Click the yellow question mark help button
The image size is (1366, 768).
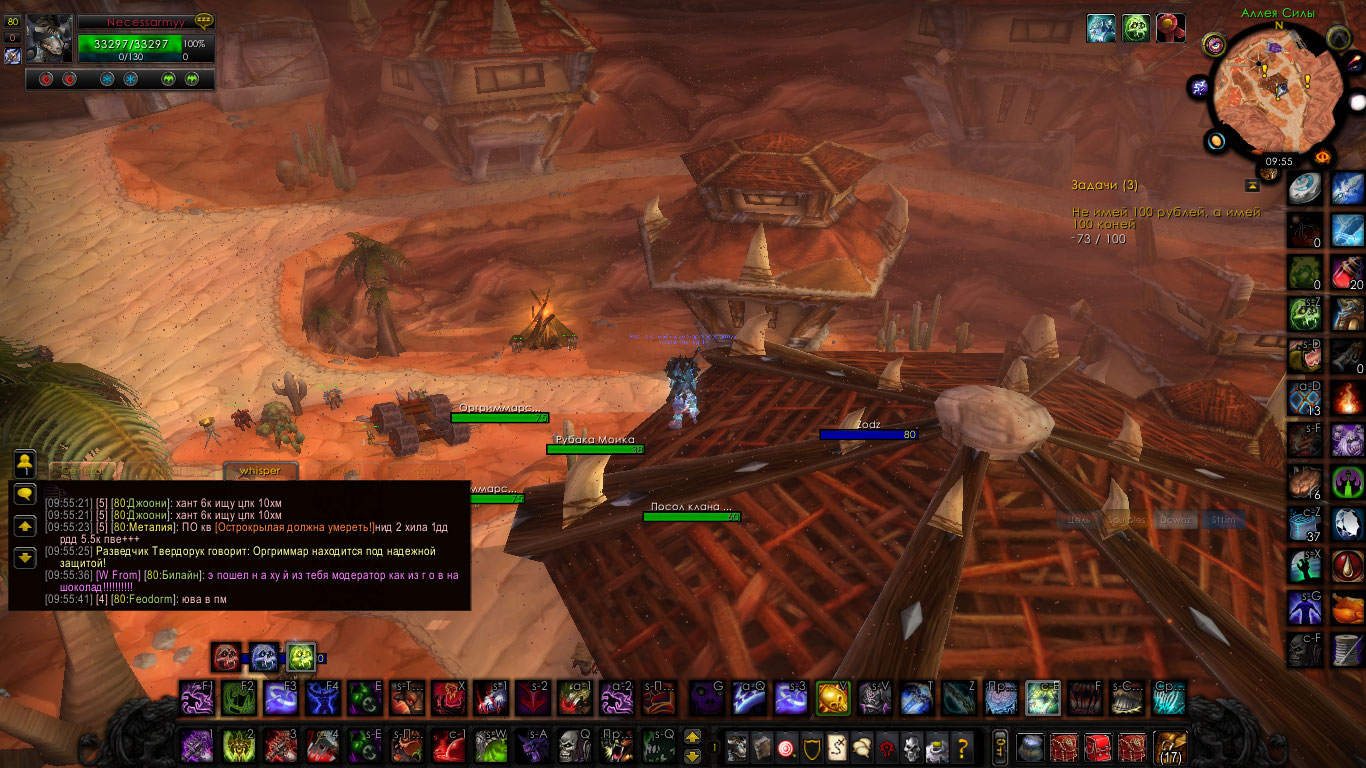pyautogui.click(x=963, y=747)
